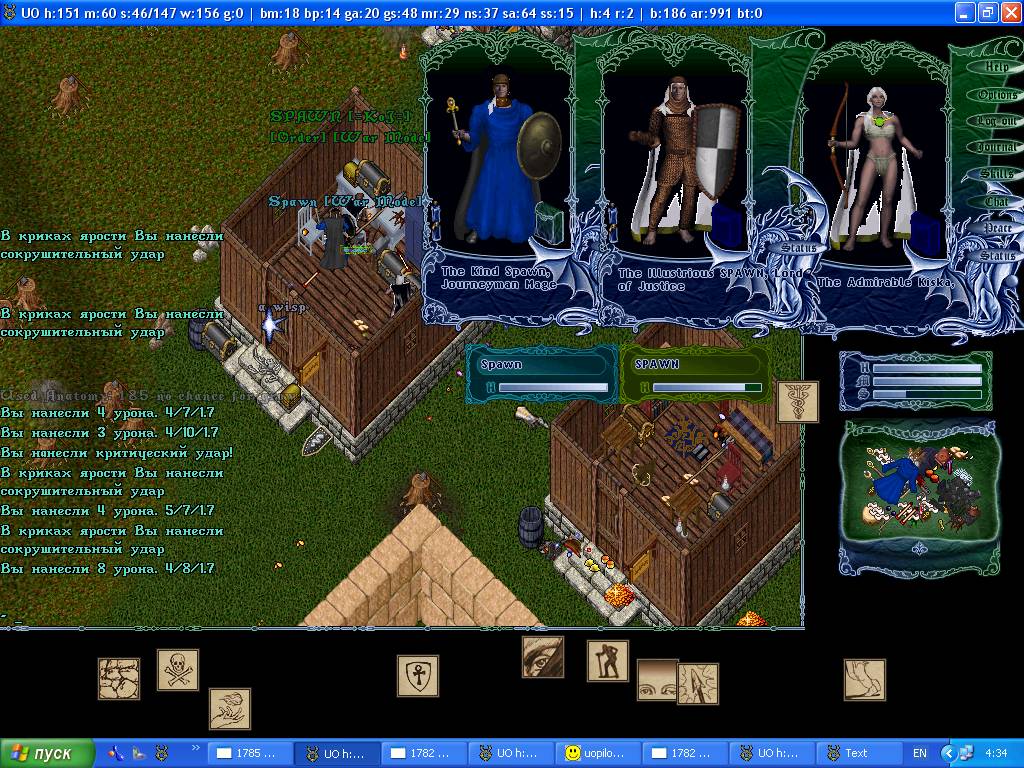Click the arrowhead skill icon
Viewport: 1024px width, 768px height.
pos(698,683)
